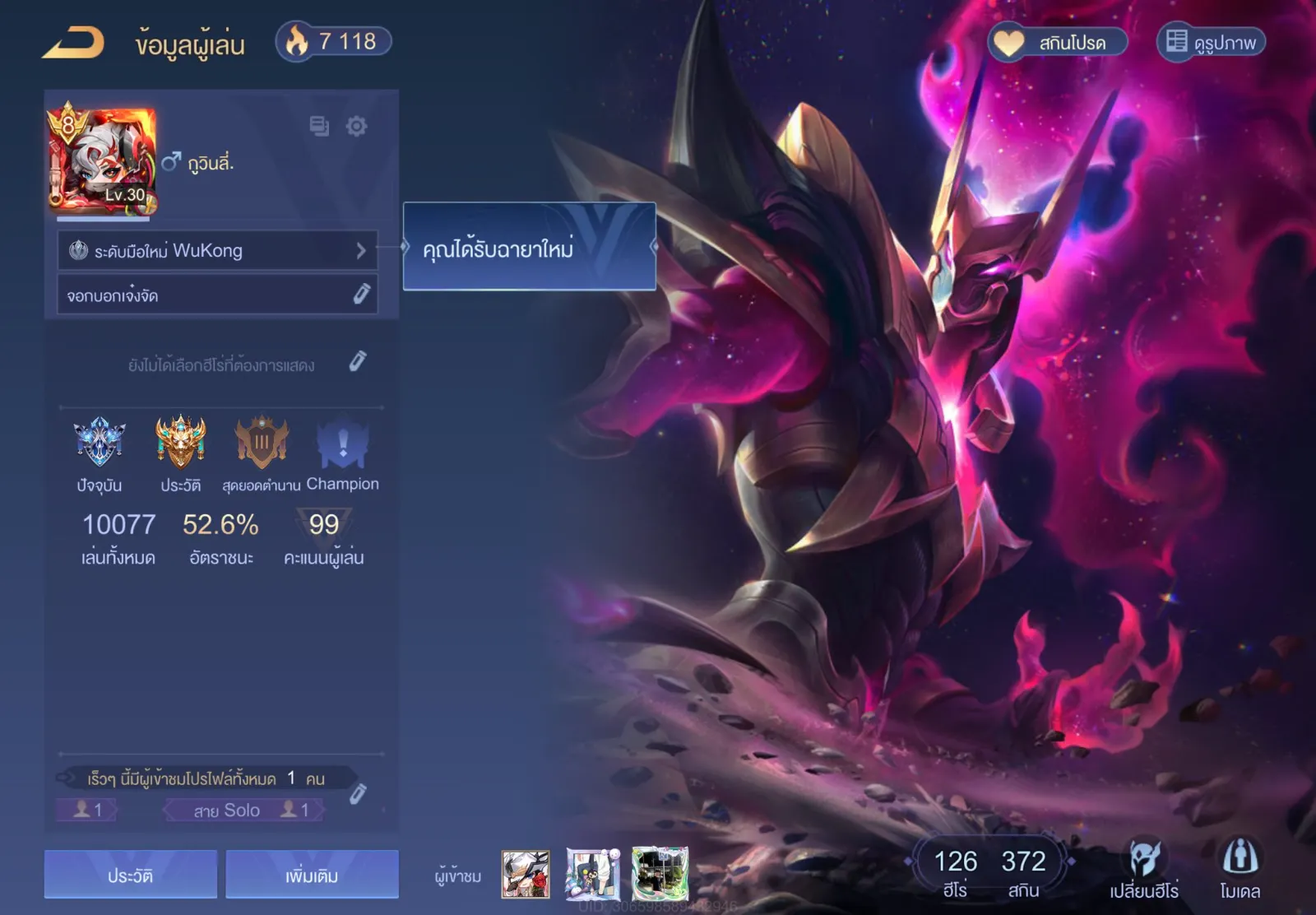
Task: Select the ปัจจุบัน current rank badge
Action: [100, 442]
